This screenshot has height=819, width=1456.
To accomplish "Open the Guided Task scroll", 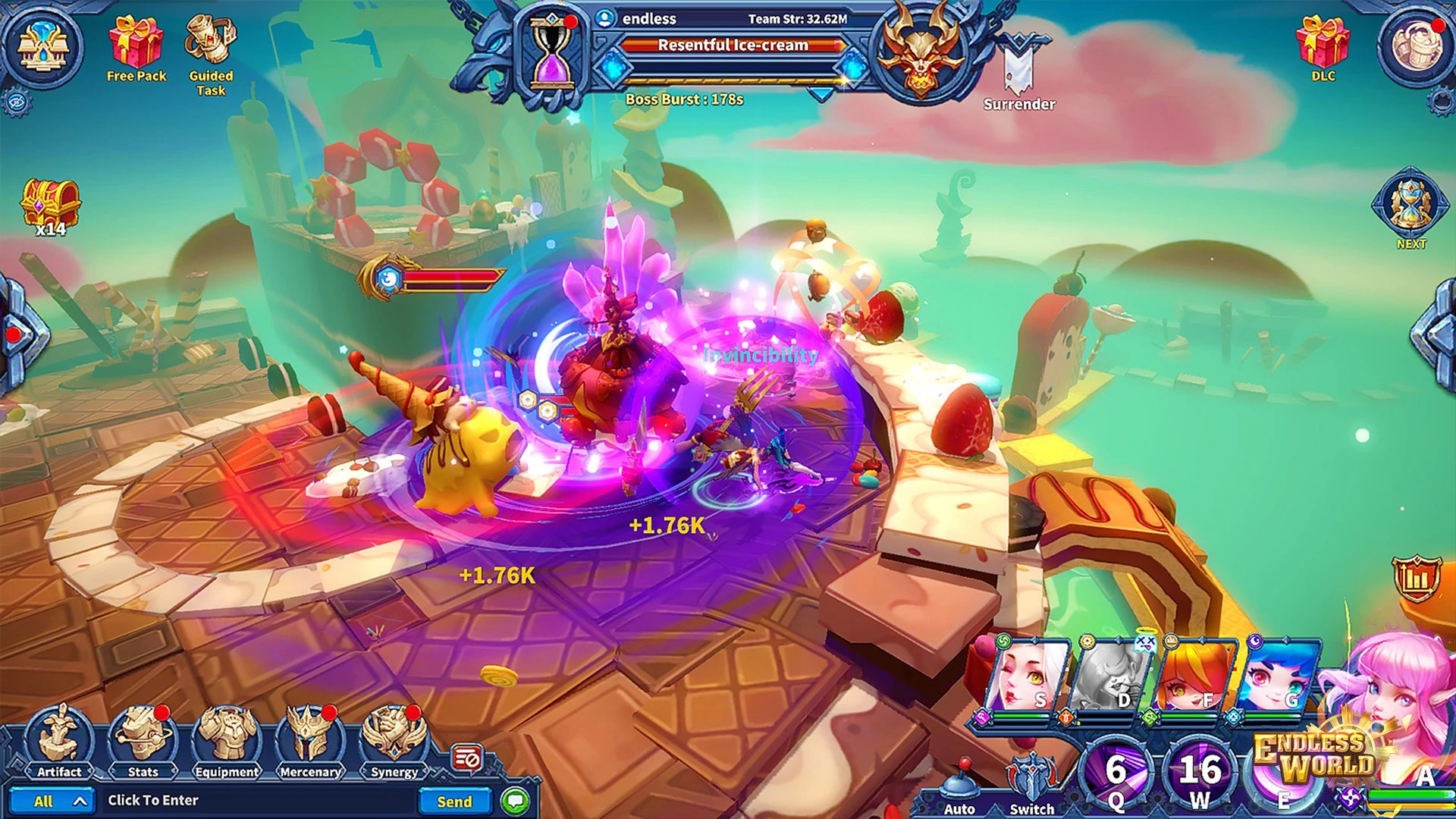I will [211, 44].
